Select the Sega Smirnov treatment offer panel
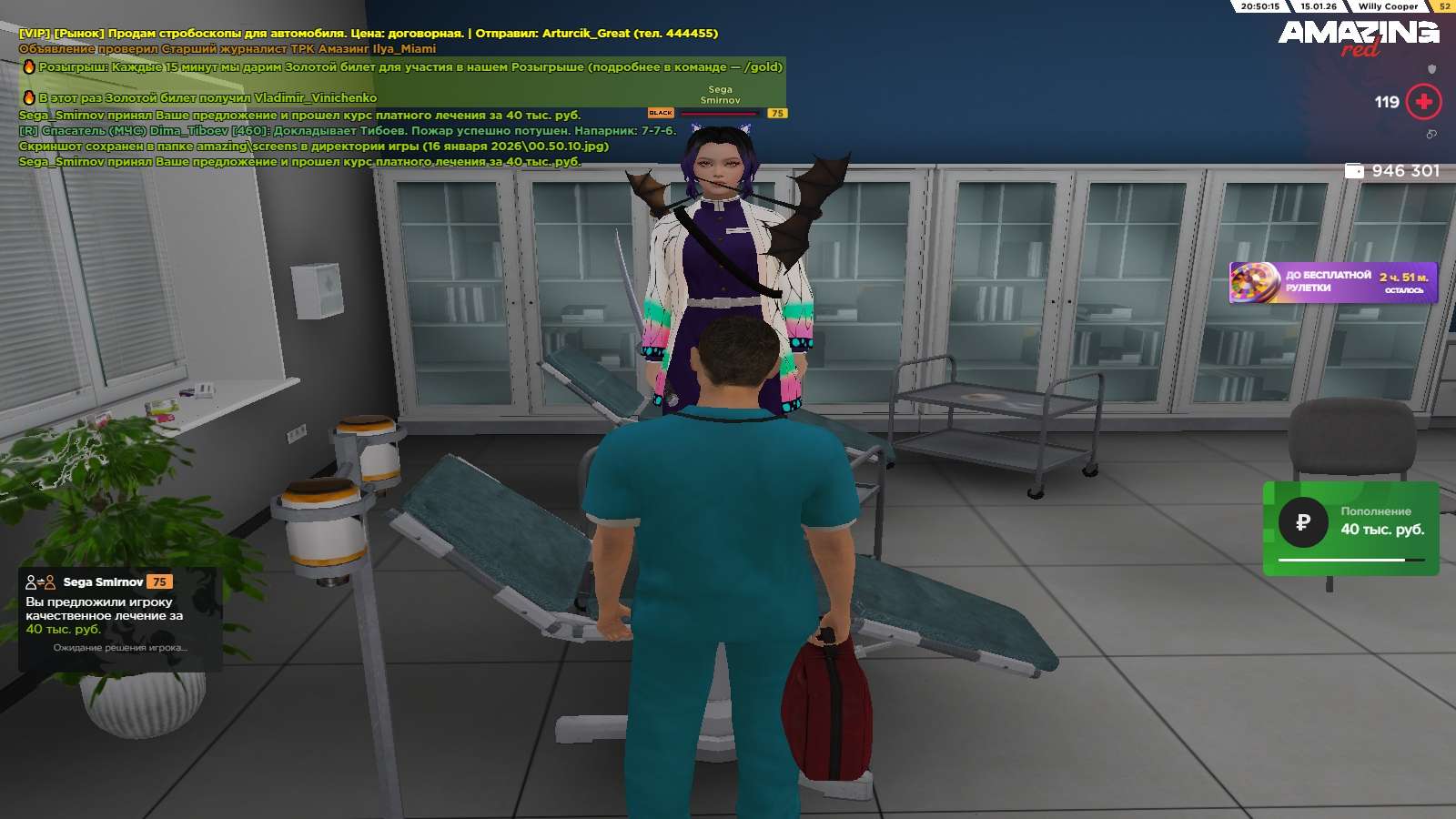The image size is (1456, 819). [x=120, y=619]
